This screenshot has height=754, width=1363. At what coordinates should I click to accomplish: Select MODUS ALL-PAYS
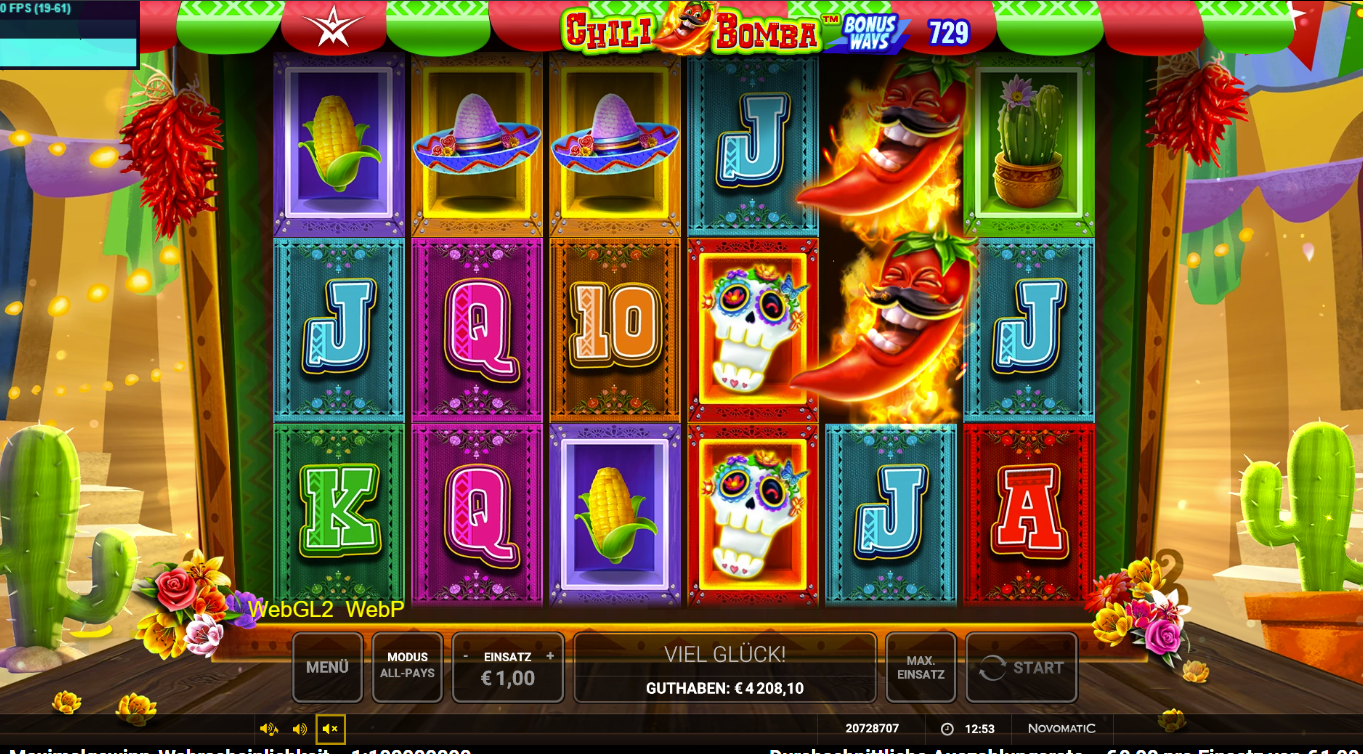coord(406,666)
